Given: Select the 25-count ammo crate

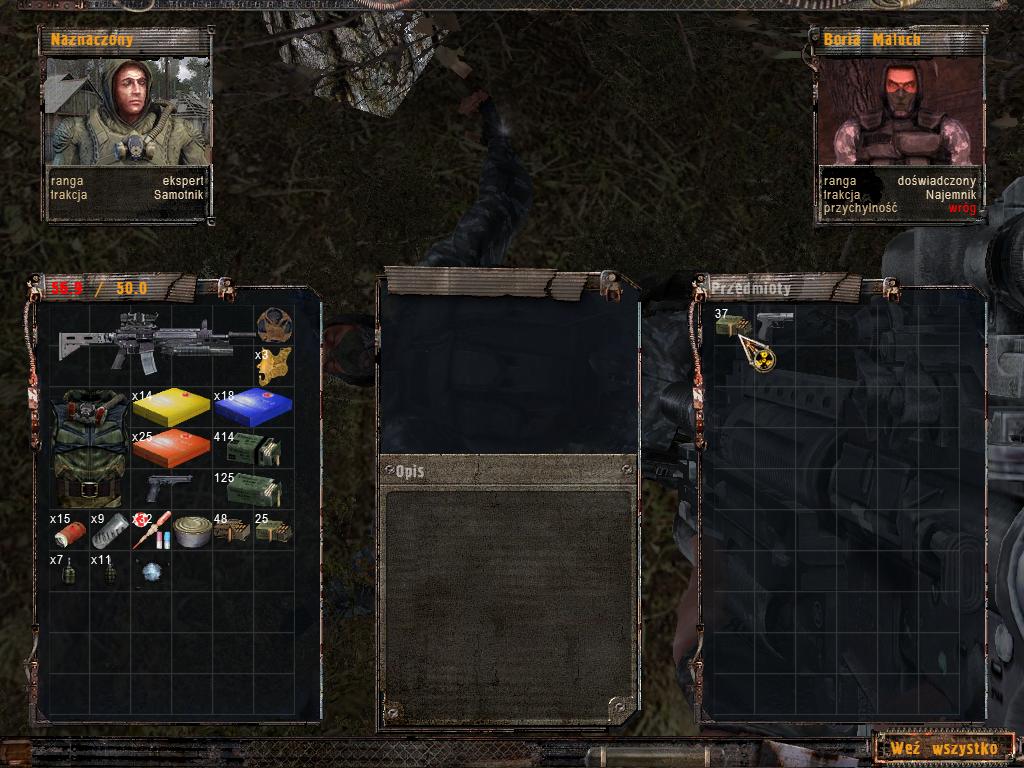Looking at the screenshot, I should pos(273,530).
